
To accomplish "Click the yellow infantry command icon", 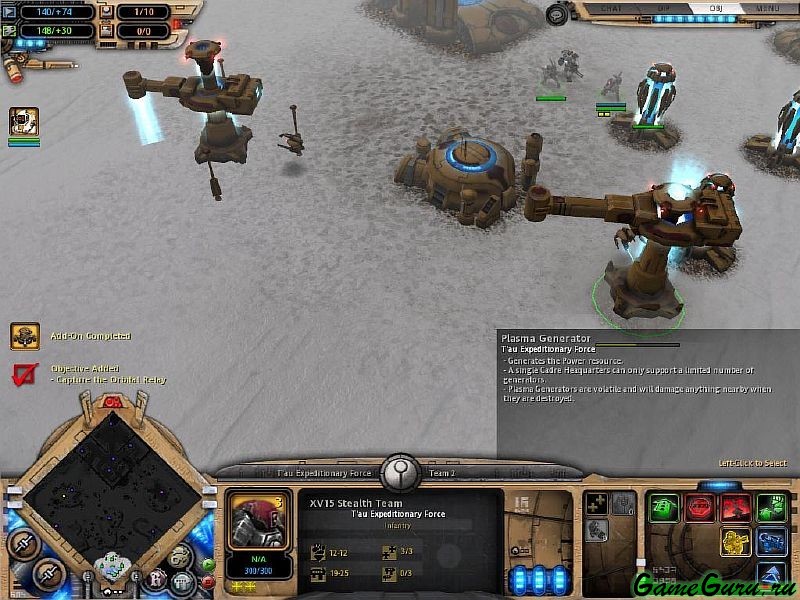I will [735, 542].
